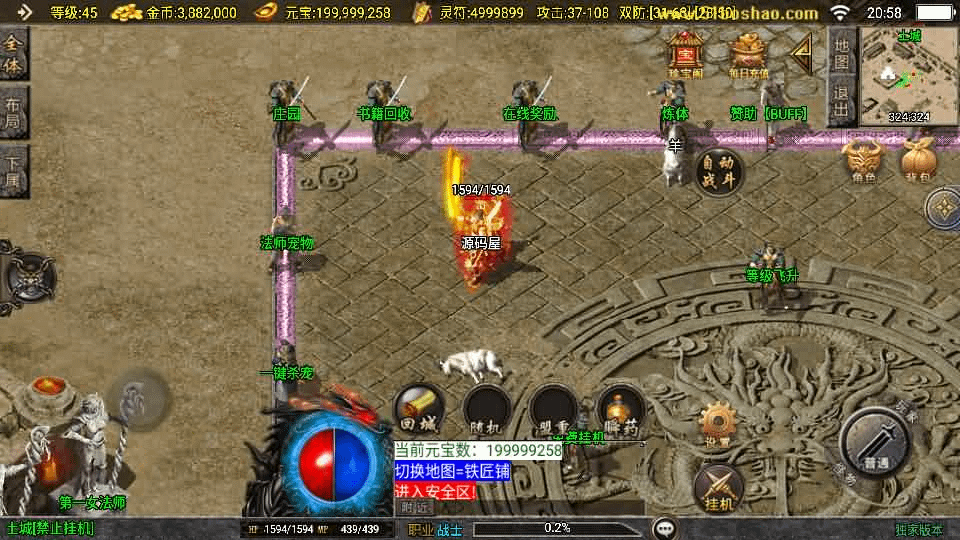
Task: Use the 随机 random teleport slot
Action: coord(487,408)
